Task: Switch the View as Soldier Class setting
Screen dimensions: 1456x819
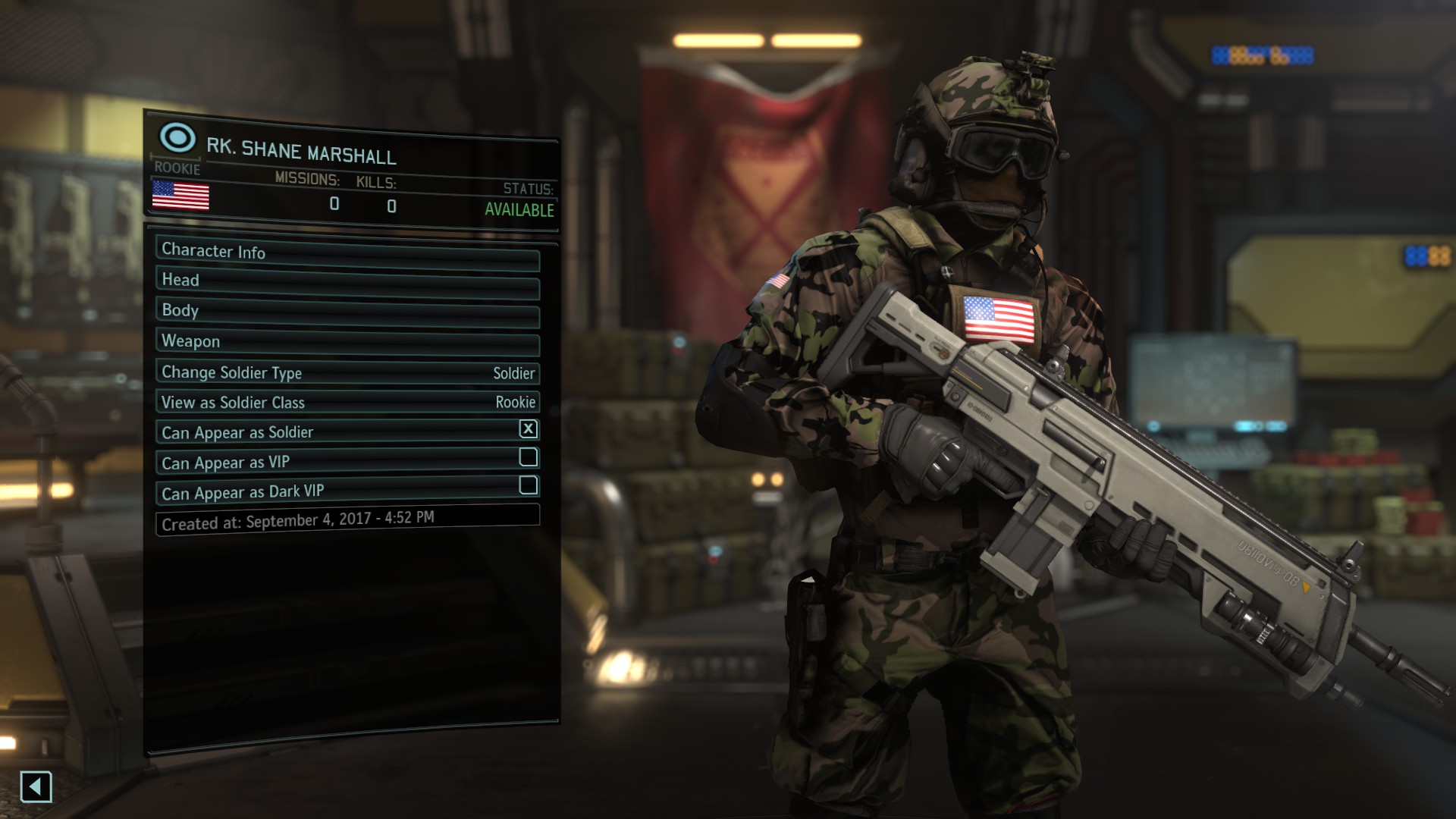Action: pyautogui.click(x=347, y=402)
